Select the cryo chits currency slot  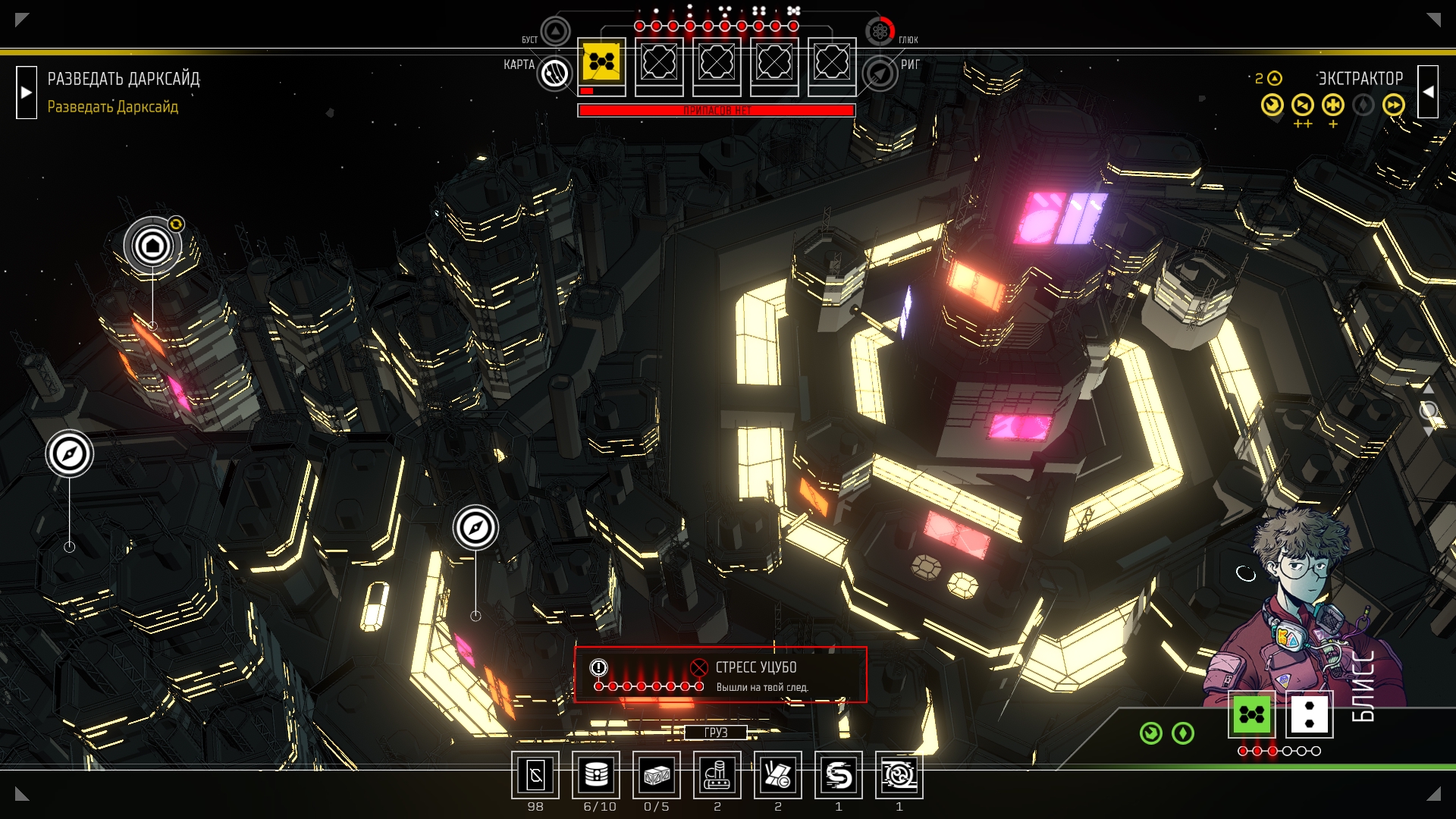coord(535,775)
